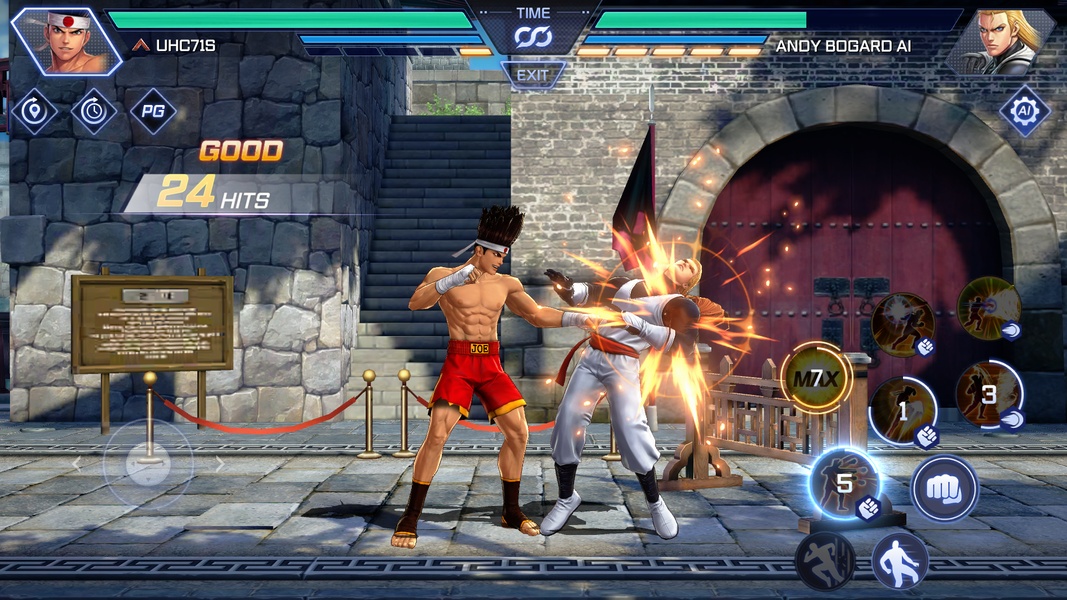
Task: Tap the EXIT button
Action: coord(533,74)
